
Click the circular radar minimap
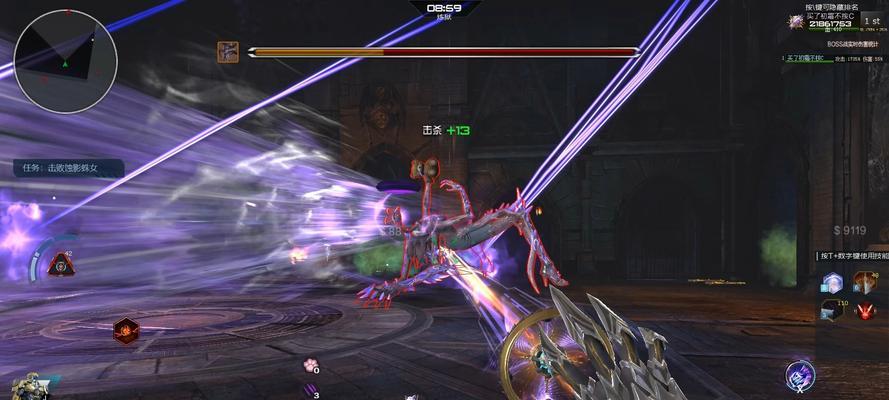pos(66,61)
